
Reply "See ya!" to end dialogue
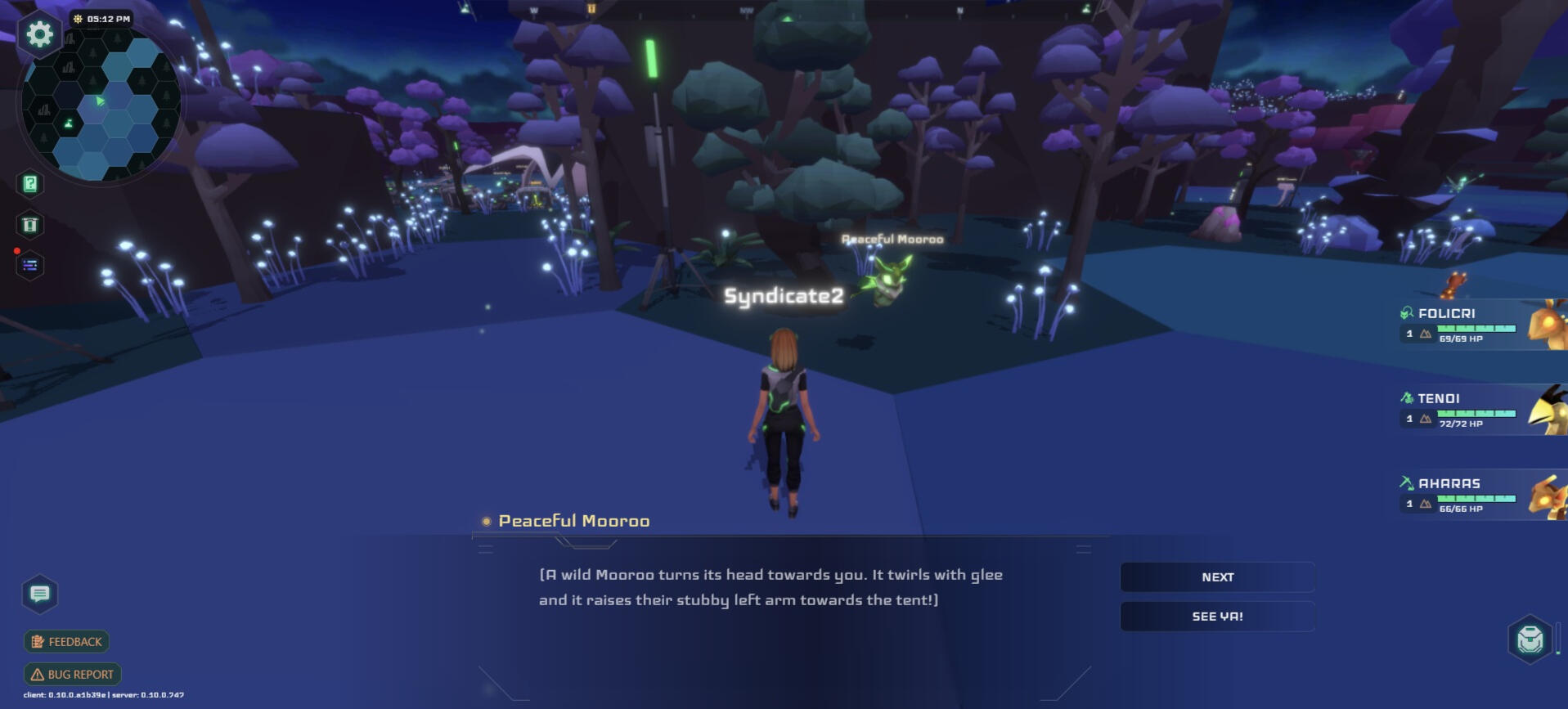(1217, 617)
